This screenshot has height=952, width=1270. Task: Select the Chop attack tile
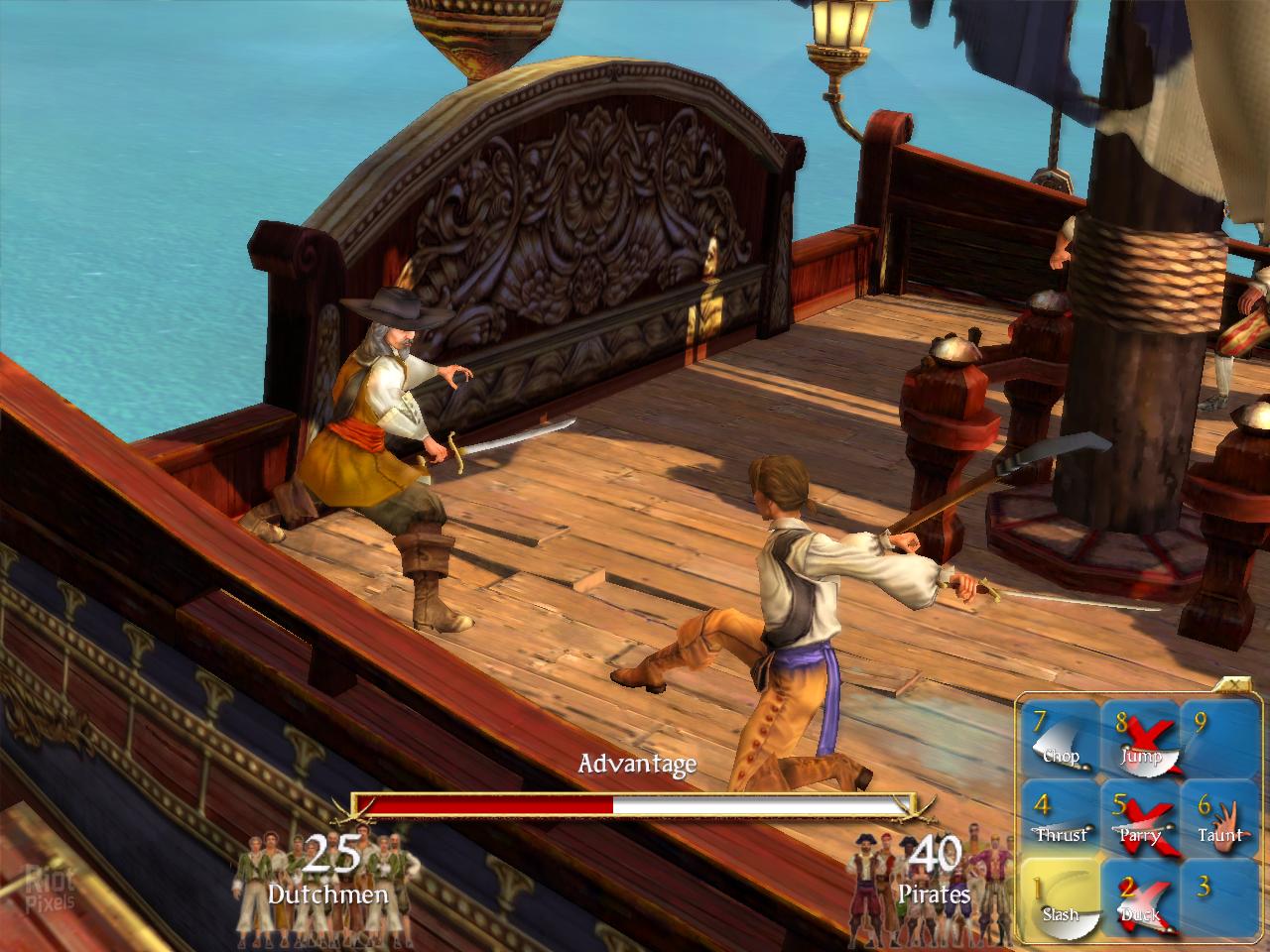point(1061,741)
